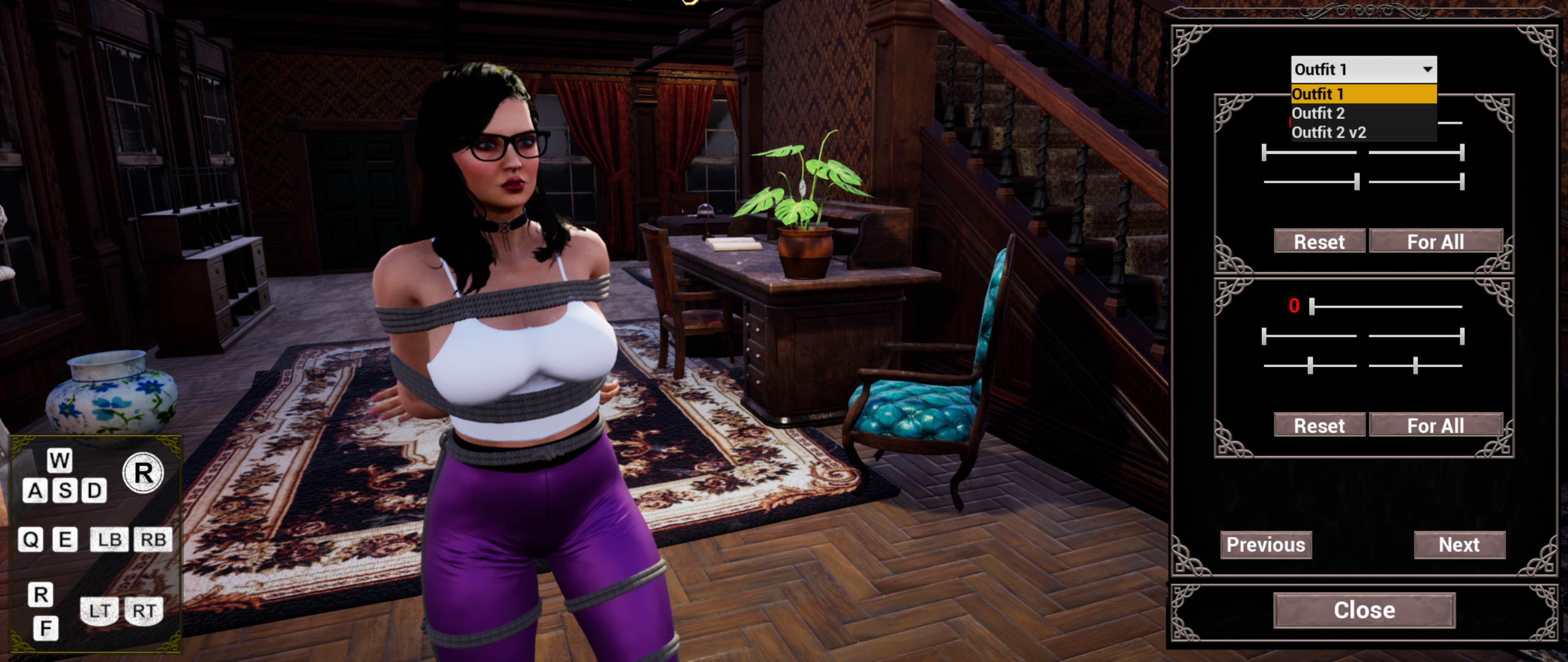Viewport: 1568px width, 662px height.
Task: Click Previous at the panel bottom
Action: point(1265,545)
